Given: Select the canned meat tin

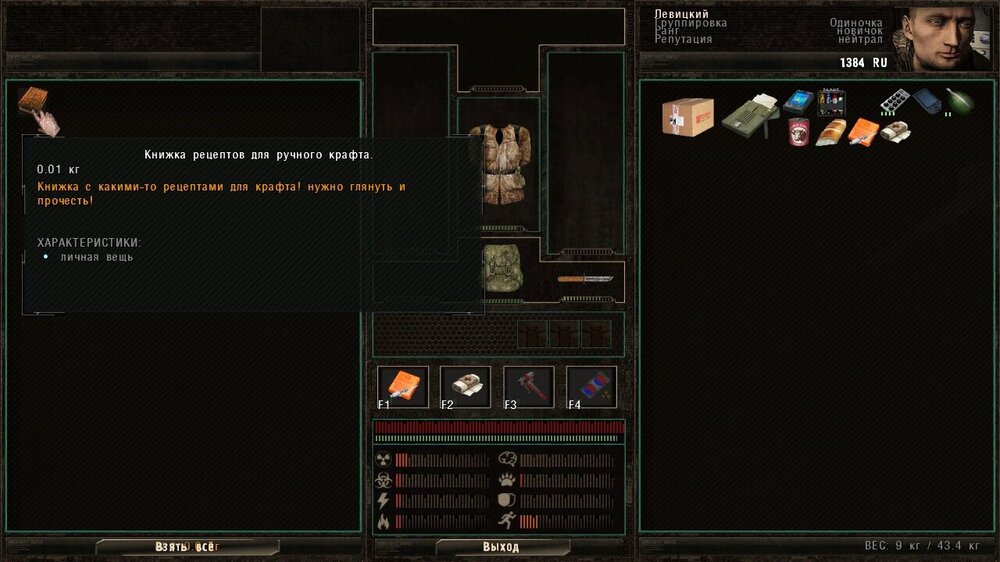Looking at the screenshot, I should tap(799, 131).
